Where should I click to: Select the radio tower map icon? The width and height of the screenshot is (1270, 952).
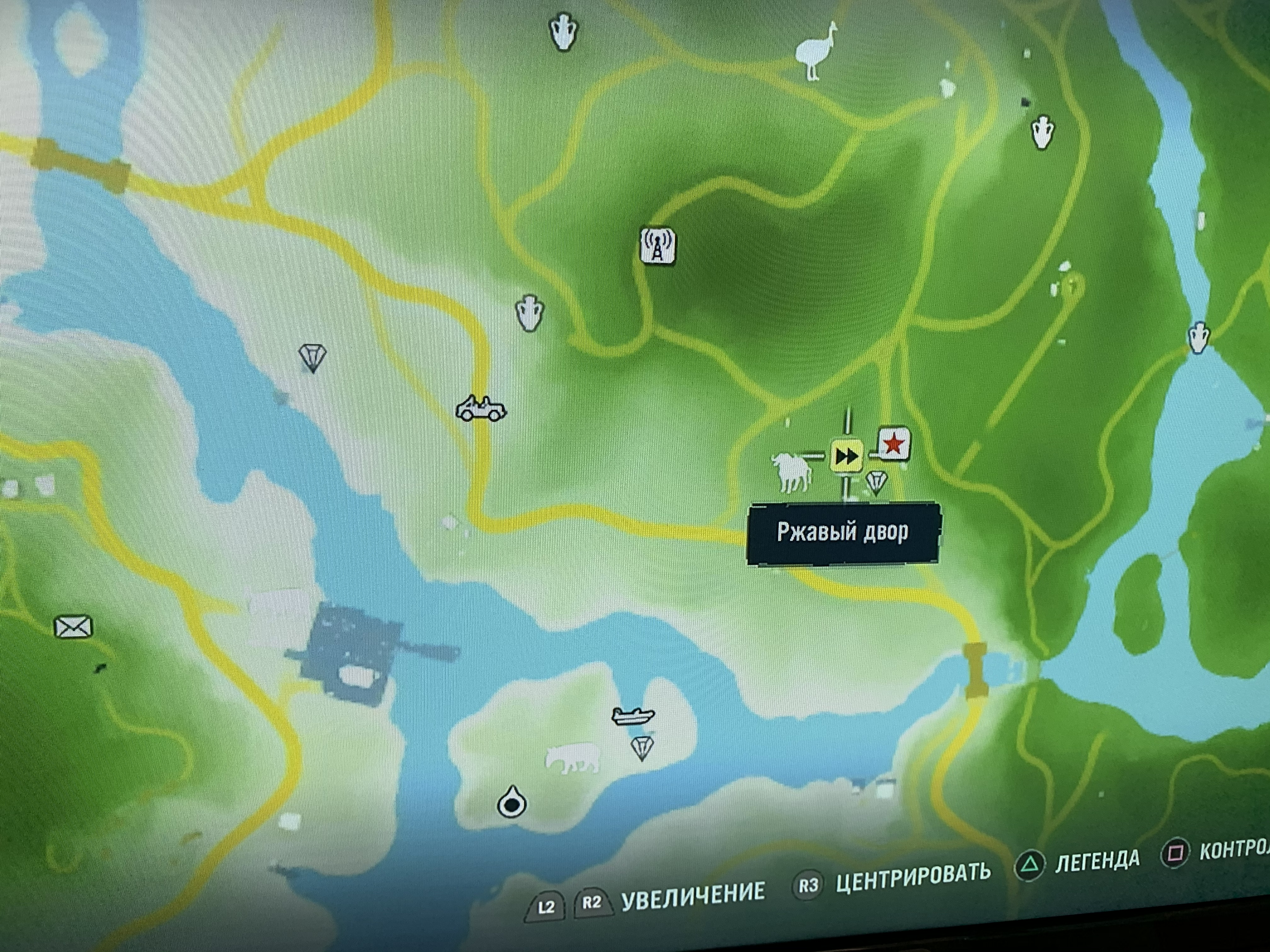tap(657, 246)
